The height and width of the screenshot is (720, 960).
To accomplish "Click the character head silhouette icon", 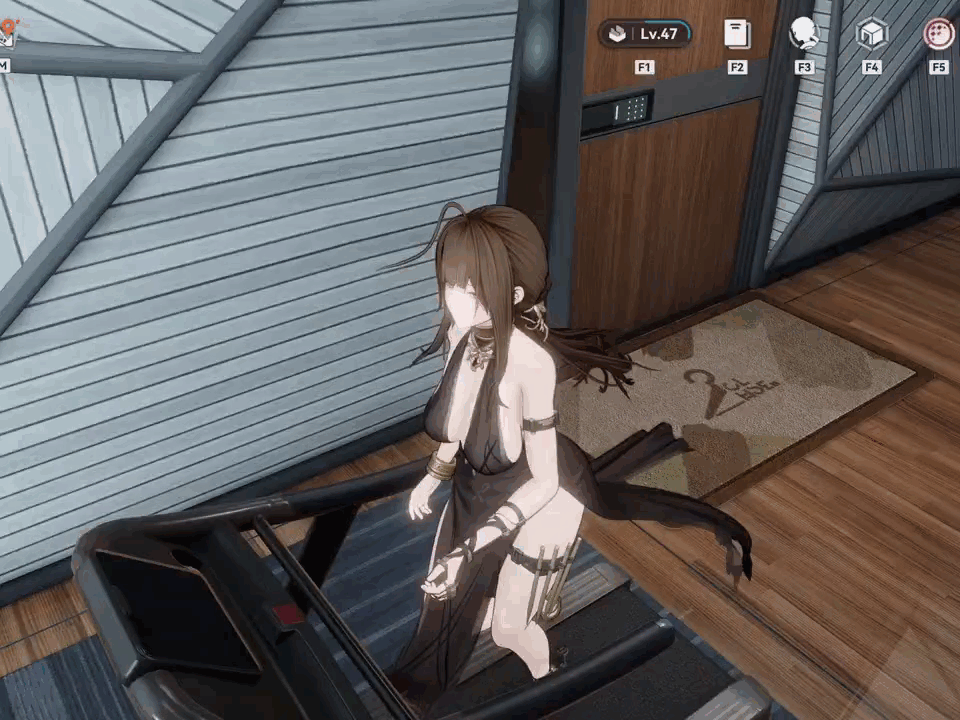I will (804, 34).
